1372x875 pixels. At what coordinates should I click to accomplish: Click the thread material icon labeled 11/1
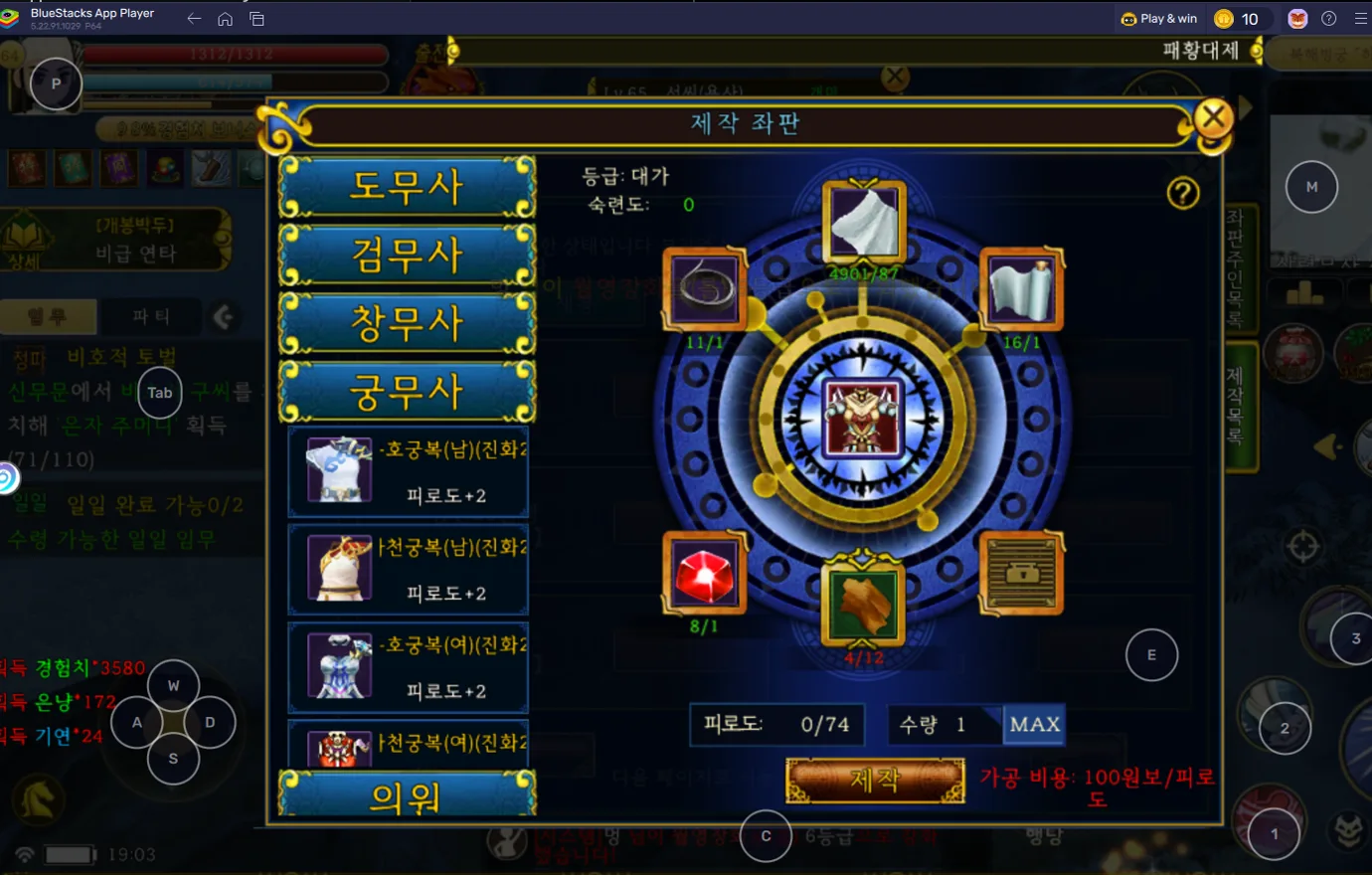(x=703, y=289)
